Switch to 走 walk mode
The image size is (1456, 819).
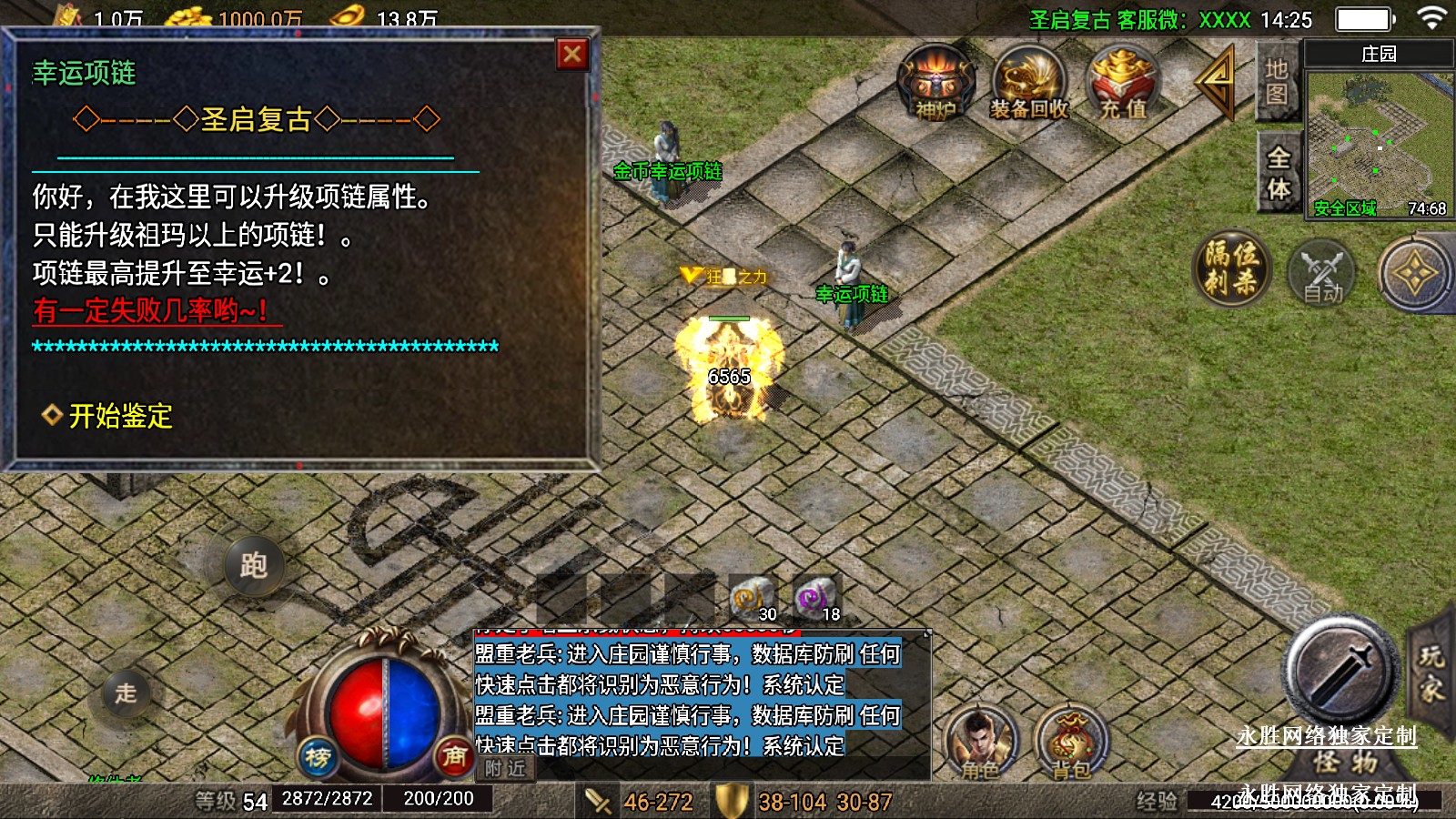(126, 693)
